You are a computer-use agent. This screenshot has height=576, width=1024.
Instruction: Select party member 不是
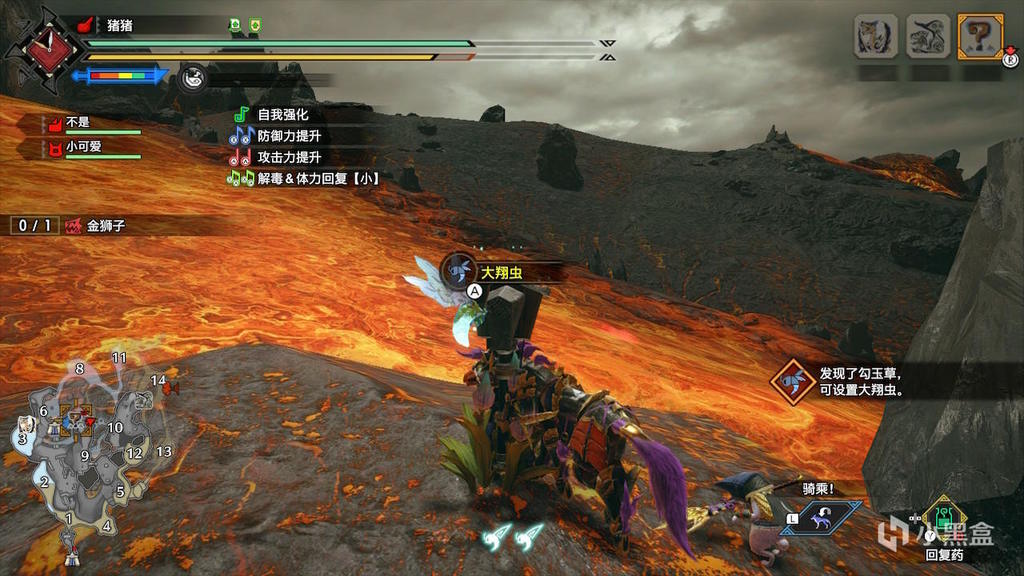tap(78, 124)
